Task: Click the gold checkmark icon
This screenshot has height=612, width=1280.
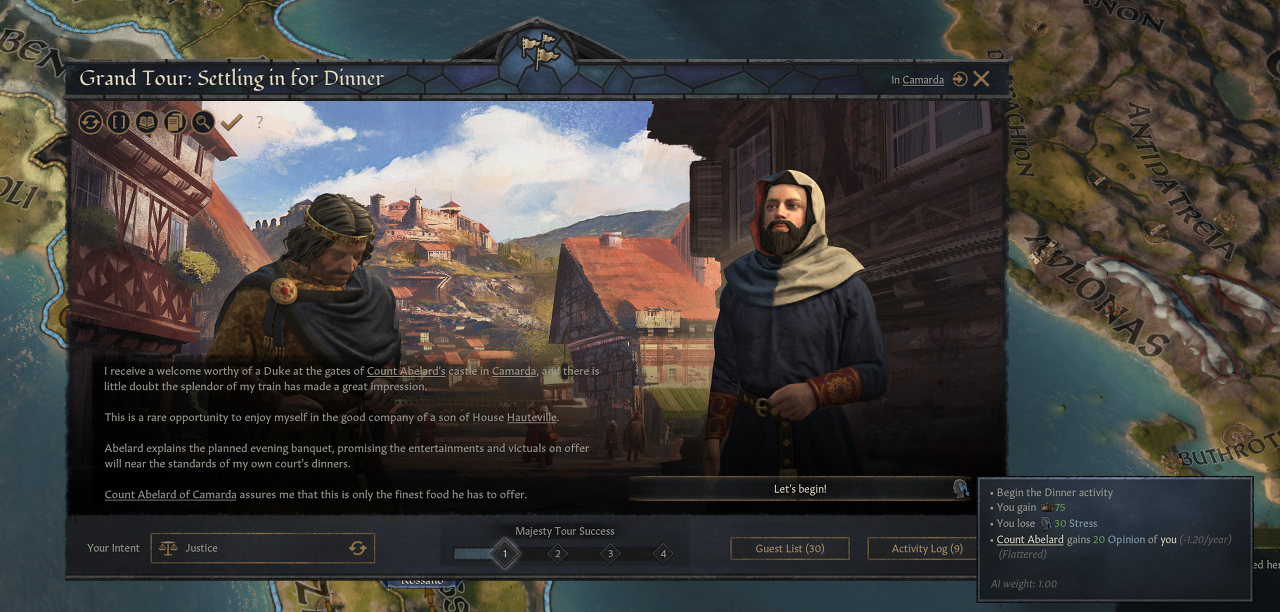Action: coord(232,122)
